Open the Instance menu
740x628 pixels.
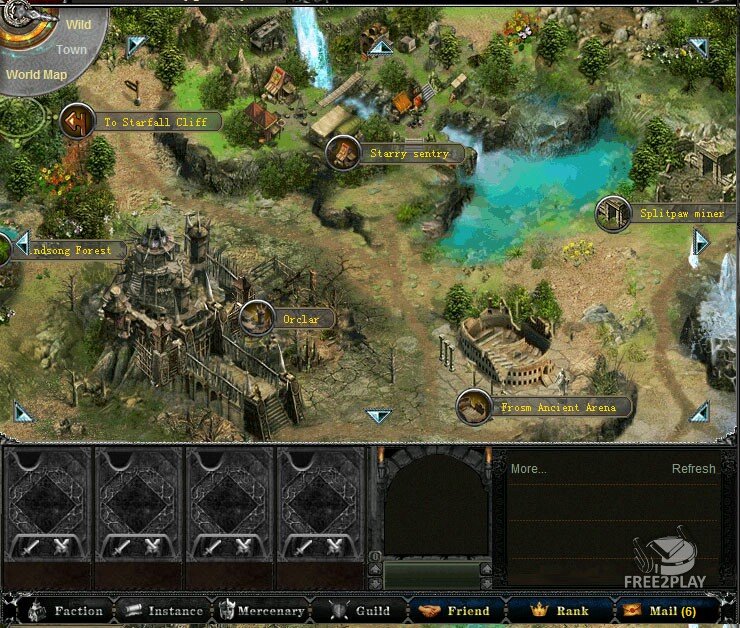click(164, 610)
